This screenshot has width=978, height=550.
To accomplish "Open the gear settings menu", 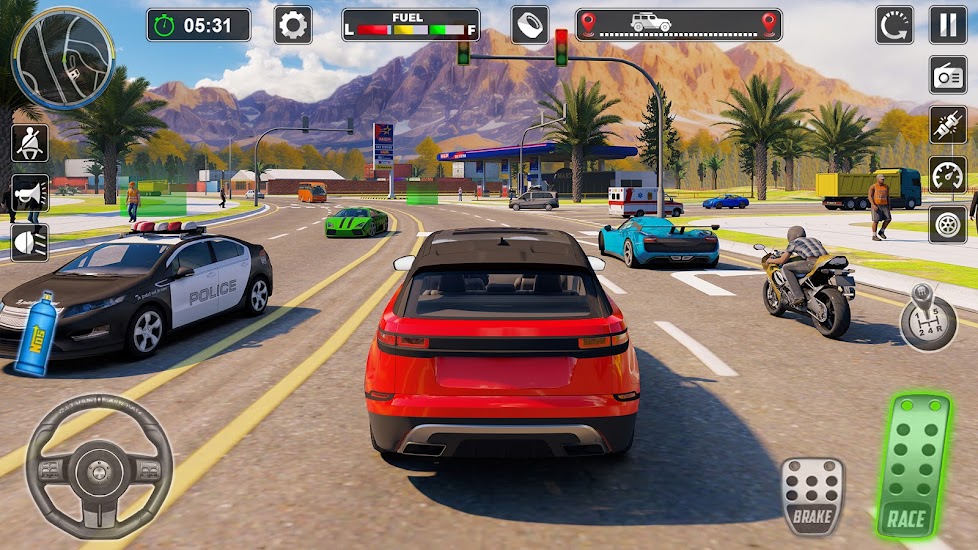I will click(293, 25).
